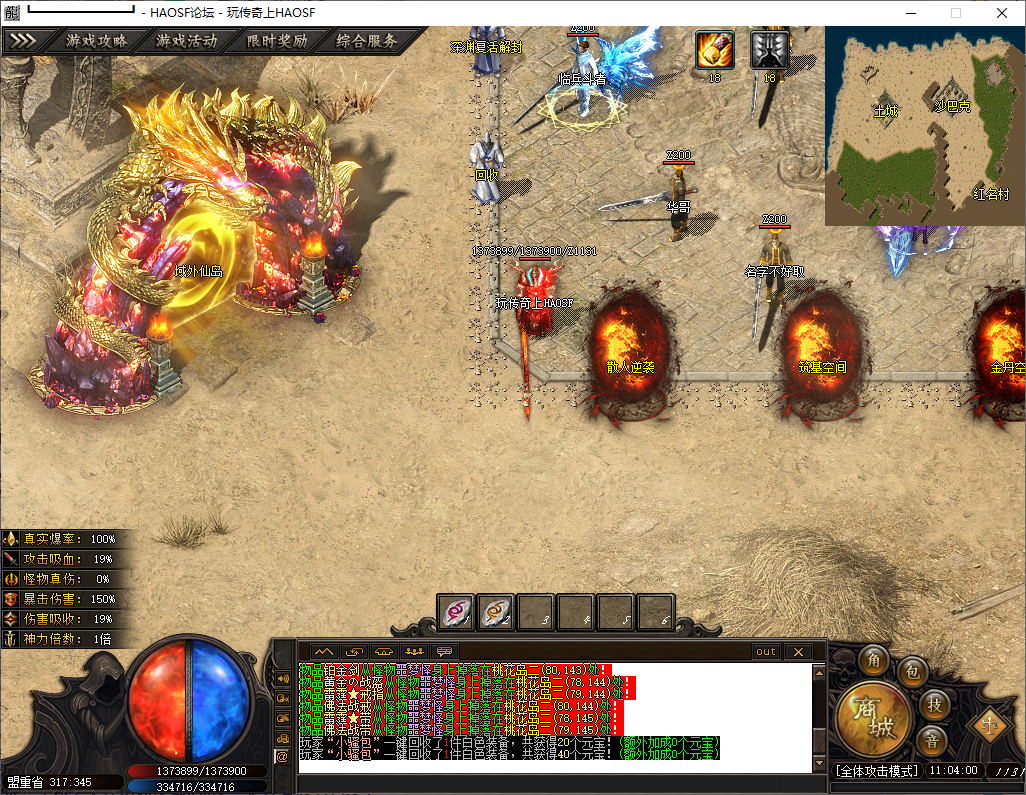The height and width of the screenshot is (795, 1026).
Task: Open the skills panel with 技 button
Action: click(933, 704)
